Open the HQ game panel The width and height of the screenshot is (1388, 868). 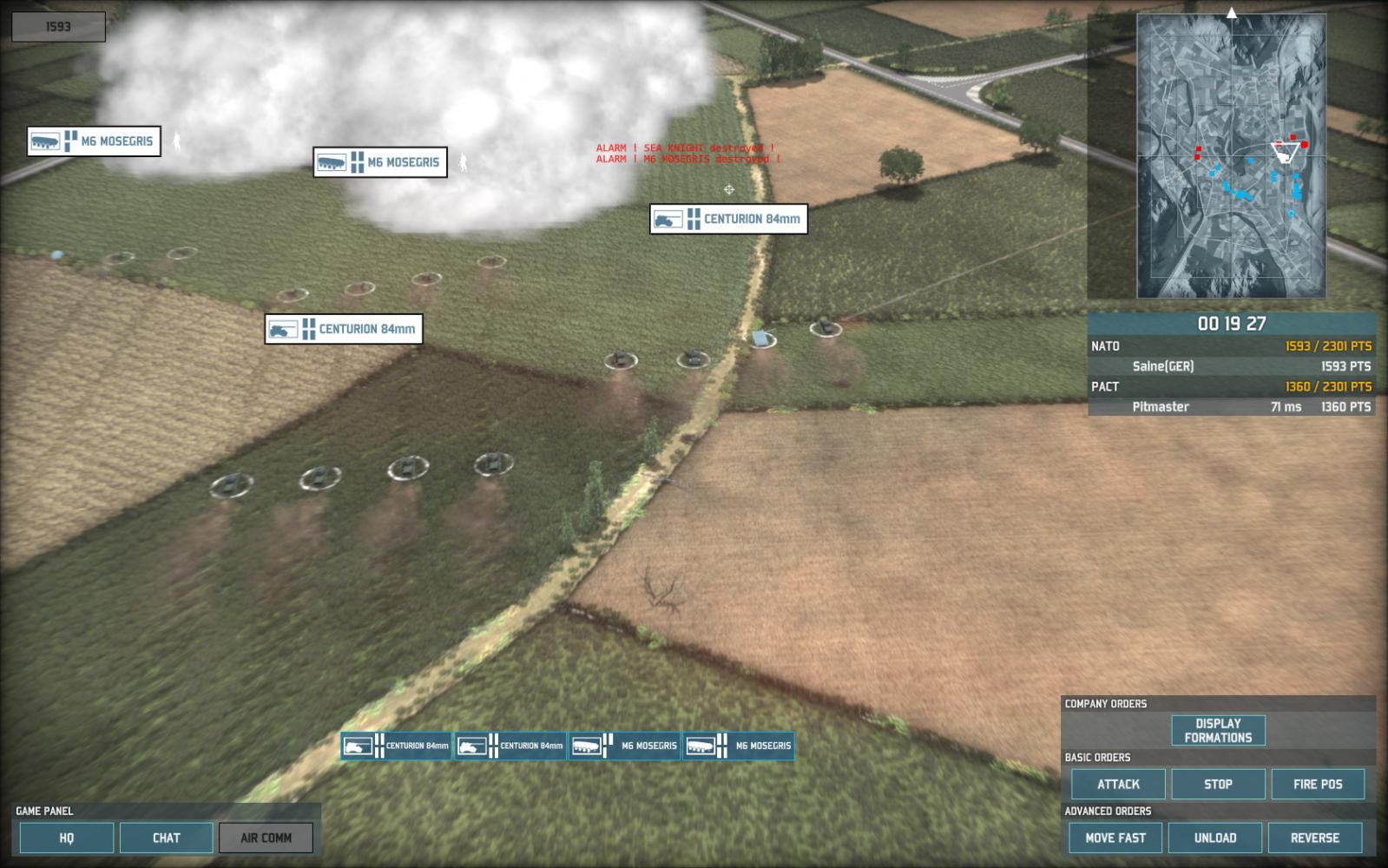67,838
